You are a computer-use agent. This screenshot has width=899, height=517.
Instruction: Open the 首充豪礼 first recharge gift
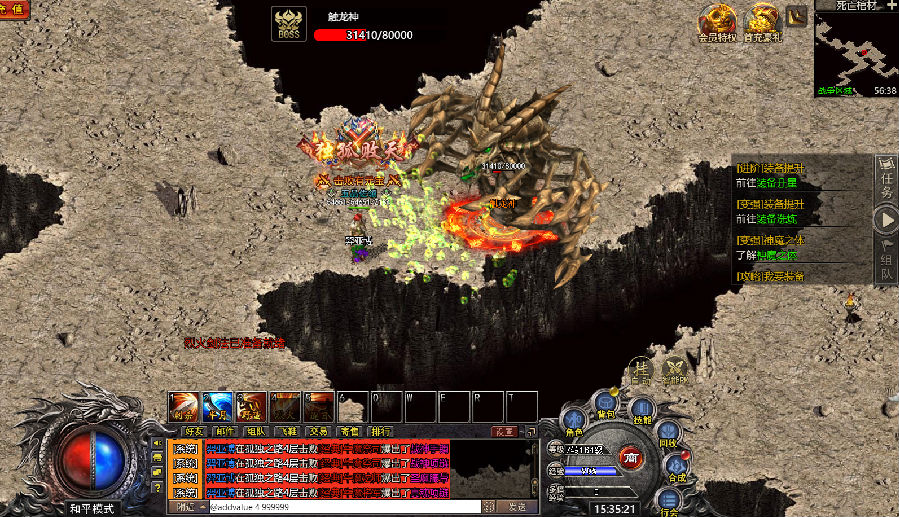point(765,24)
